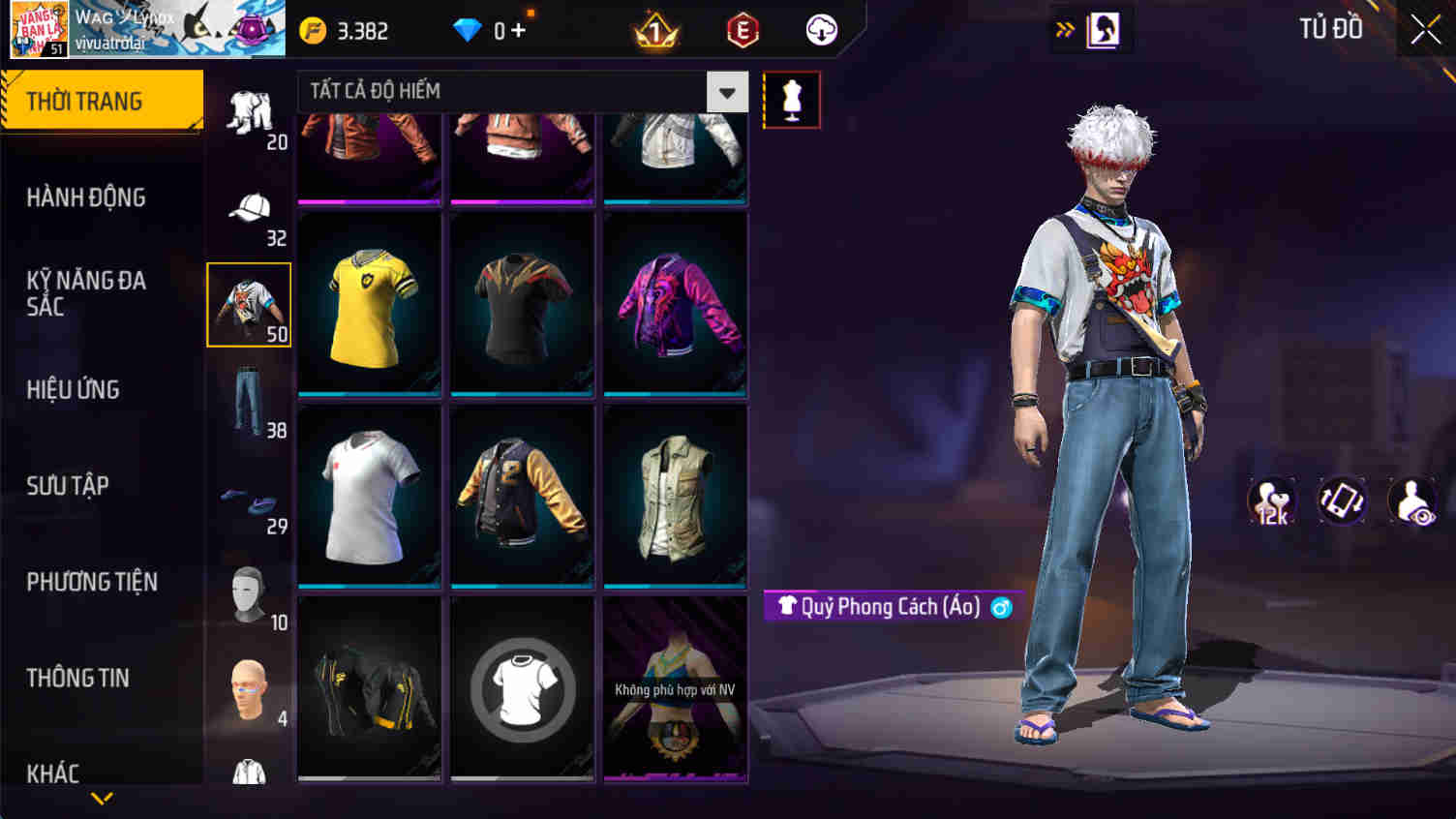Open the cloud download icon
This screenshot has height=819, width=1456.
819,29
